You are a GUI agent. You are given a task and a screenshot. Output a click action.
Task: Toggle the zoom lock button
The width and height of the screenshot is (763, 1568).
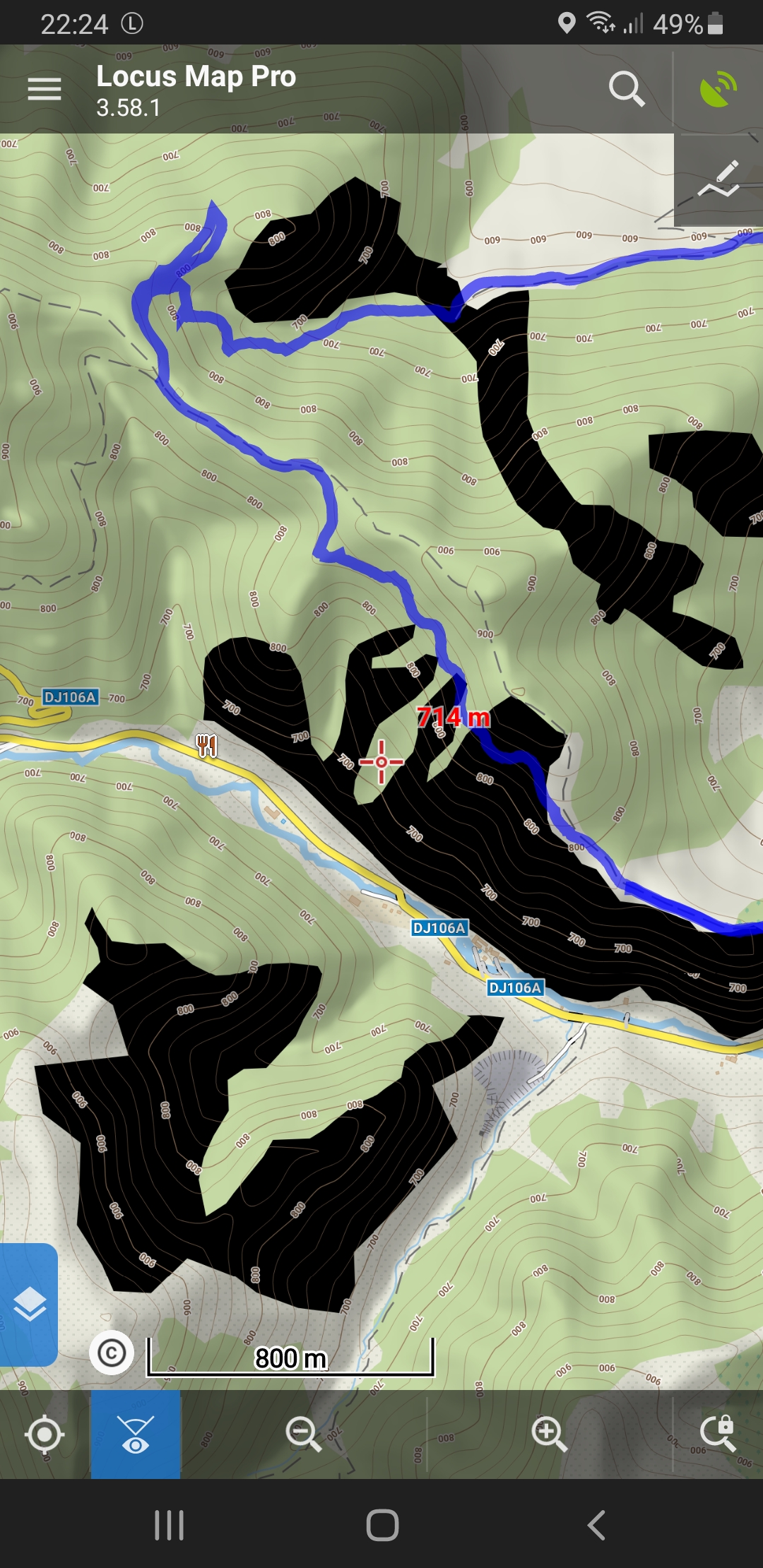pyautogui.click(x=718, y=1435)
